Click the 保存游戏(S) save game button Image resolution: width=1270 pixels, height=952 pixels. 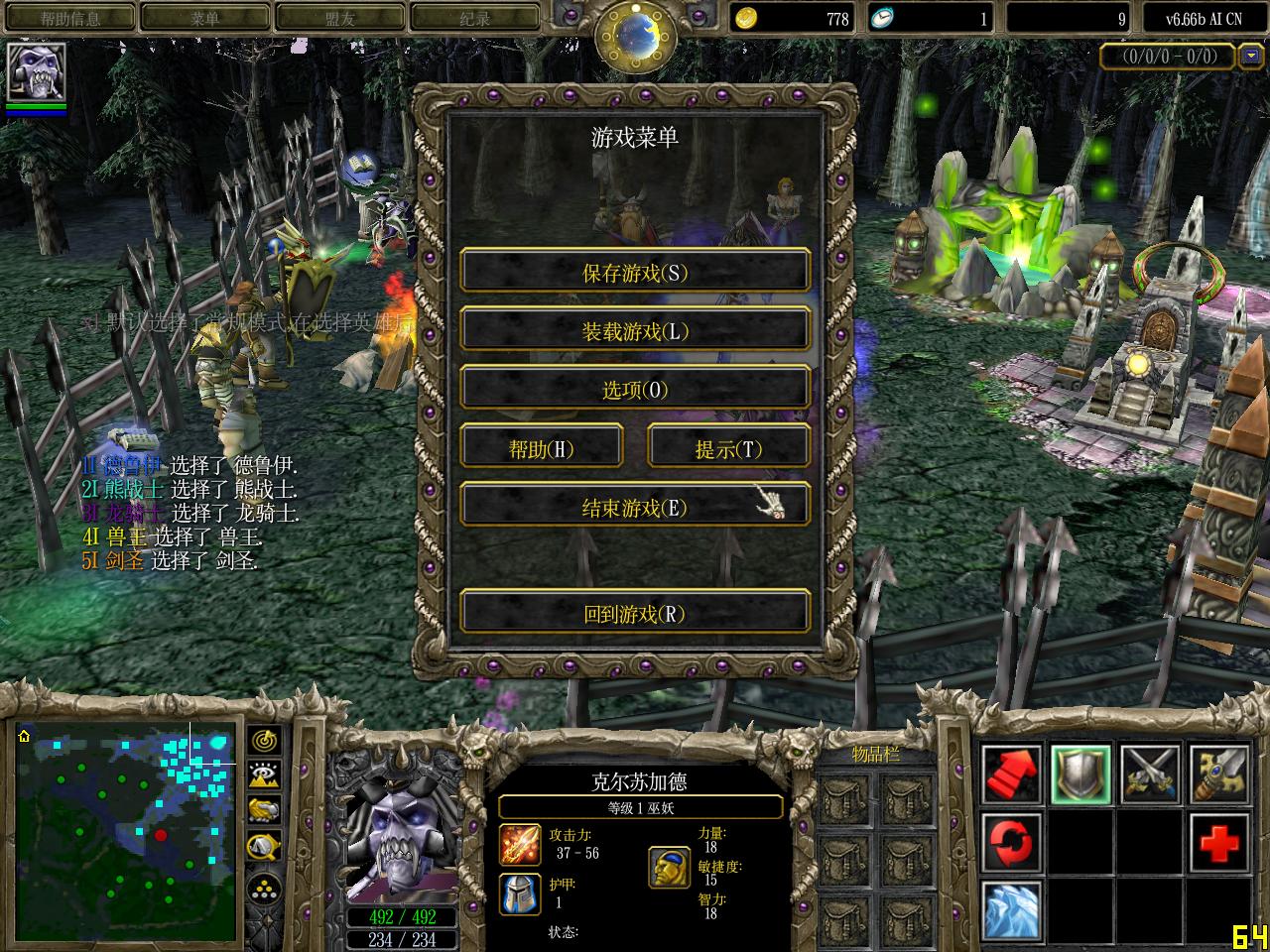(635, 271)
